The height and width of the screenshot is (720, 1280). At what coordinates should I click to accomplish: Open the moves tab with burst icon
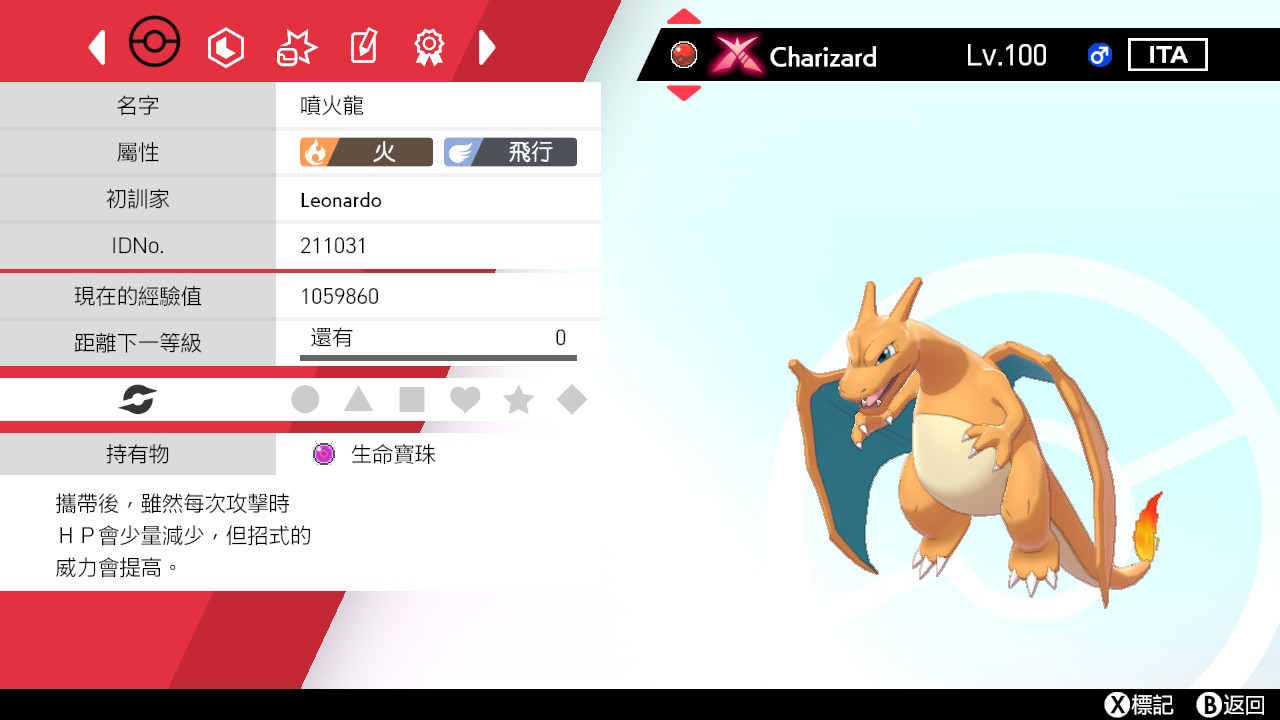point(296,47)
